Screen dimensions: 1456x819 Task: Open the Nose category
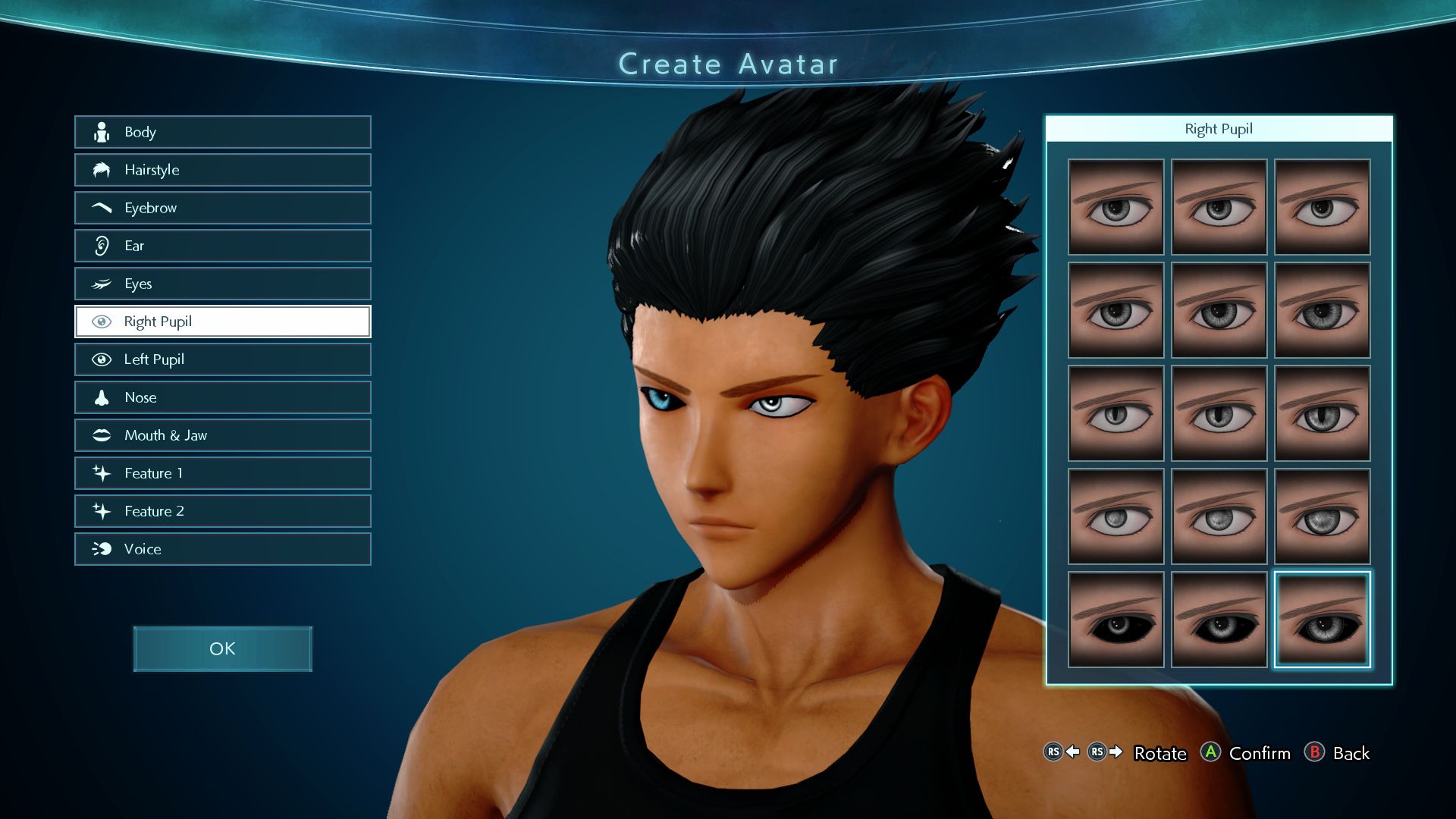coord(222,397)
